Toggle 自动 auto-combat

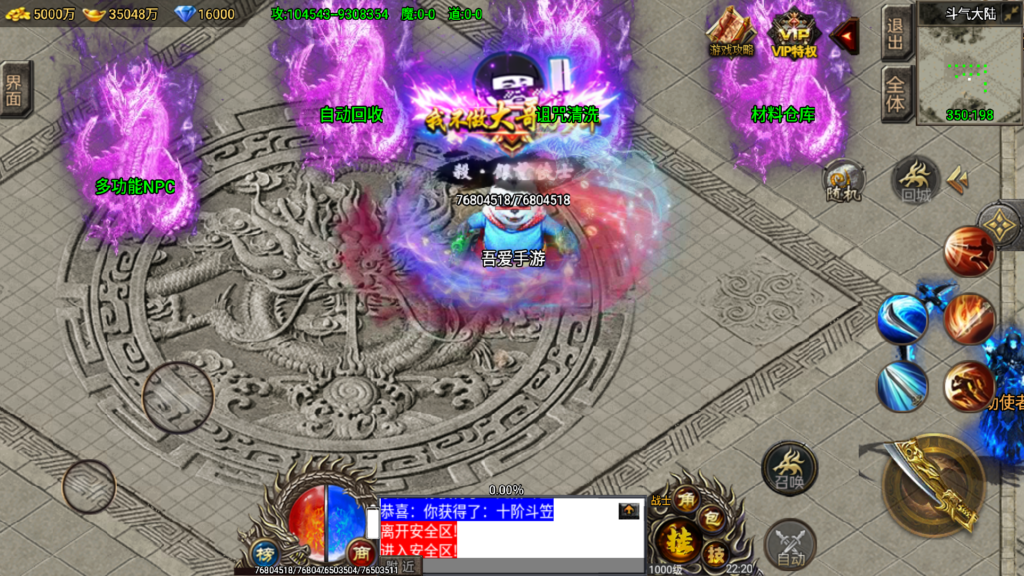(789, 545)
